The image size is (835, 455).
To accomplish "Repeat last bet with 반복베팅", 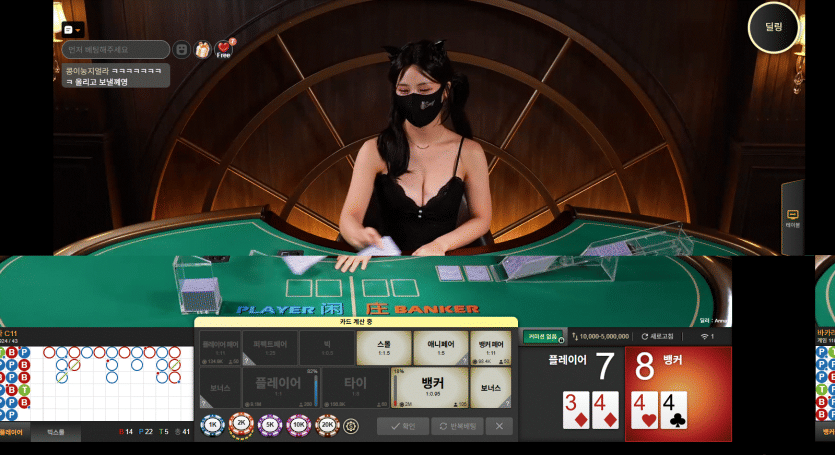I will tap(458, 426).
